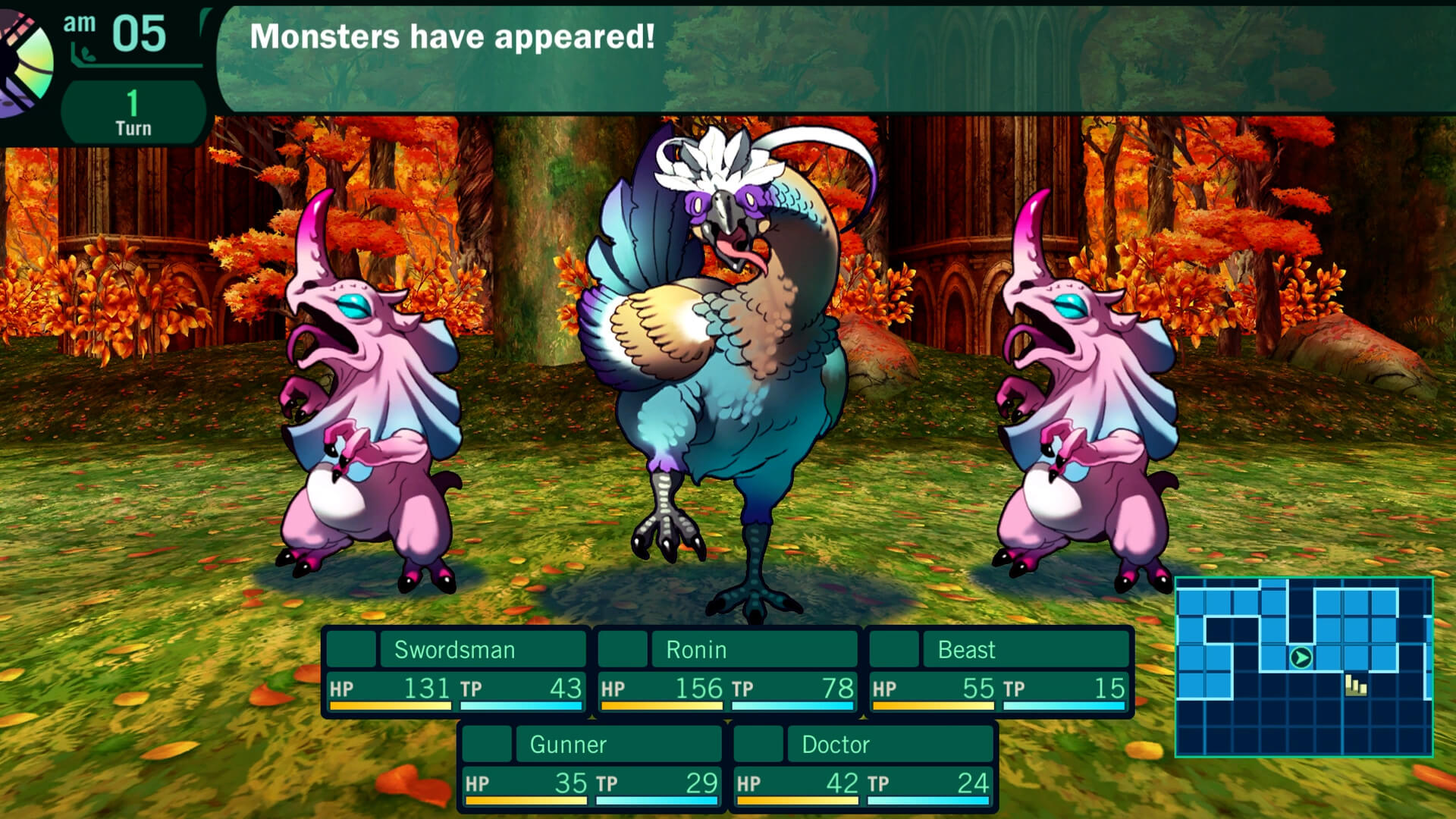
Task: Click the Gunner portrait slot
Action: pos(487,745)
